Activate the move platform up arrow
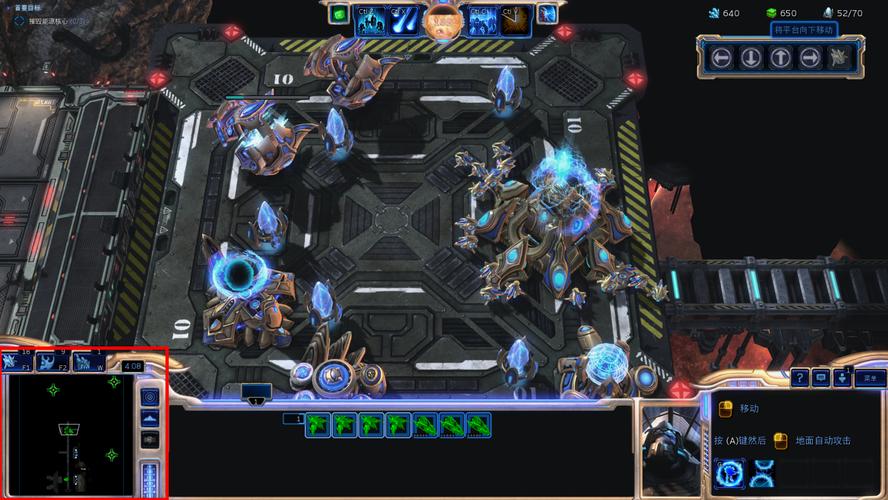The image size is (888, 500). pyautogui.click(x=780, y=57)
